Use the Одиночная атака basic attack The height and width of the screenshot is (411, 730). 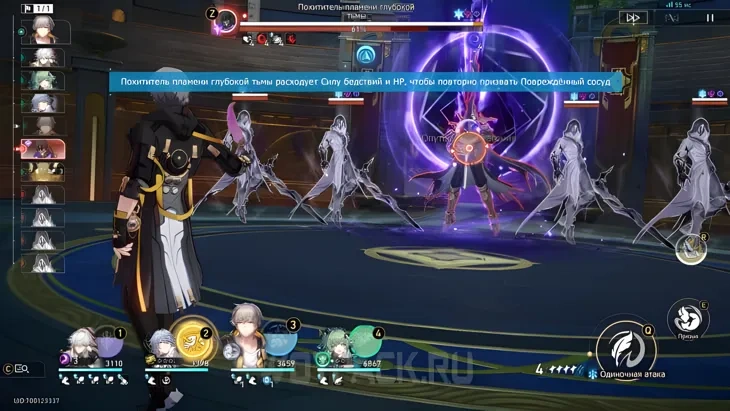coord(625,349)
